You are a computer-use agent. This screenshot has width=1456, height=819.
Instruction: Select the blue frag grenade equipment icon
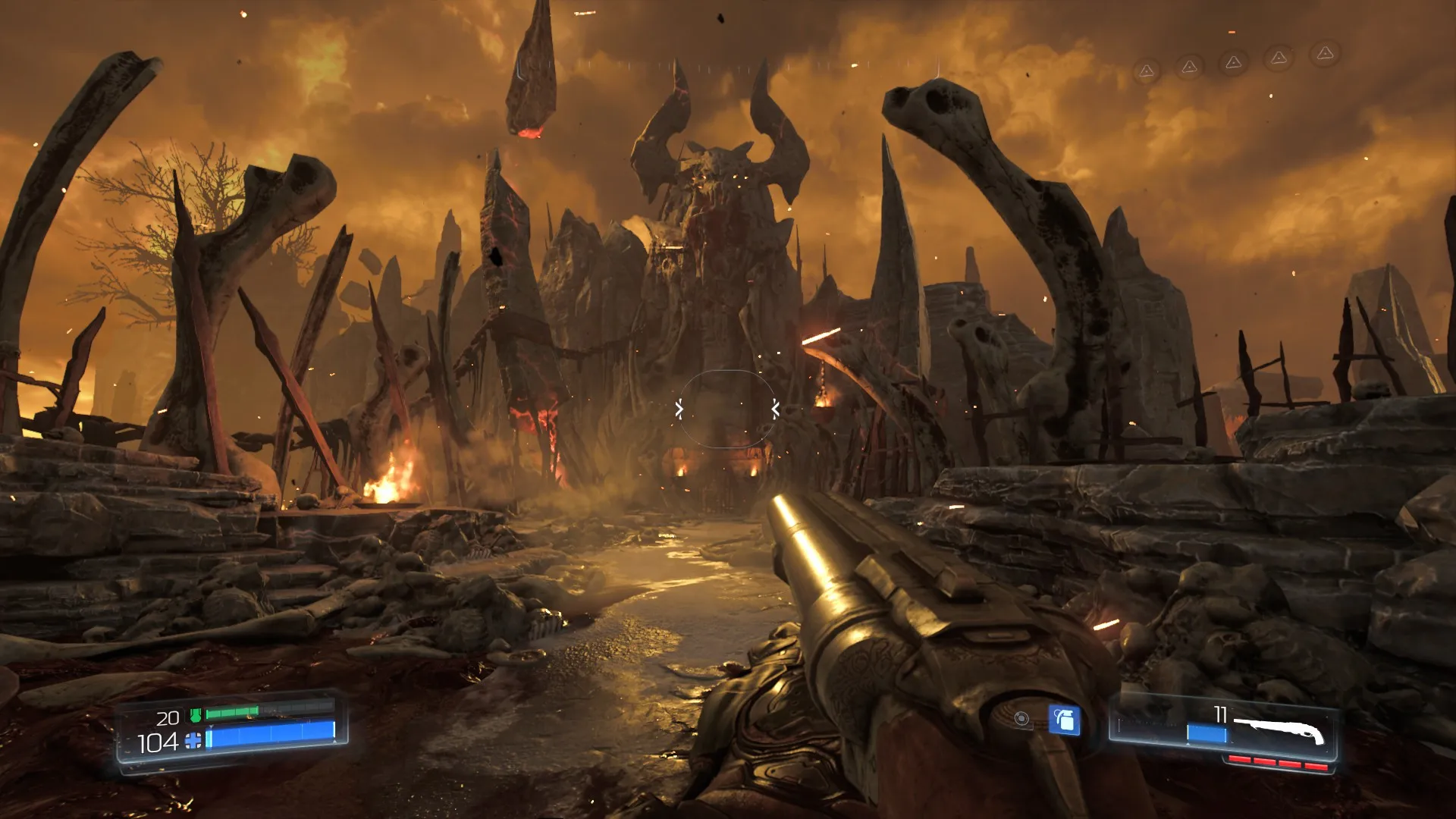click(1065, 720)
